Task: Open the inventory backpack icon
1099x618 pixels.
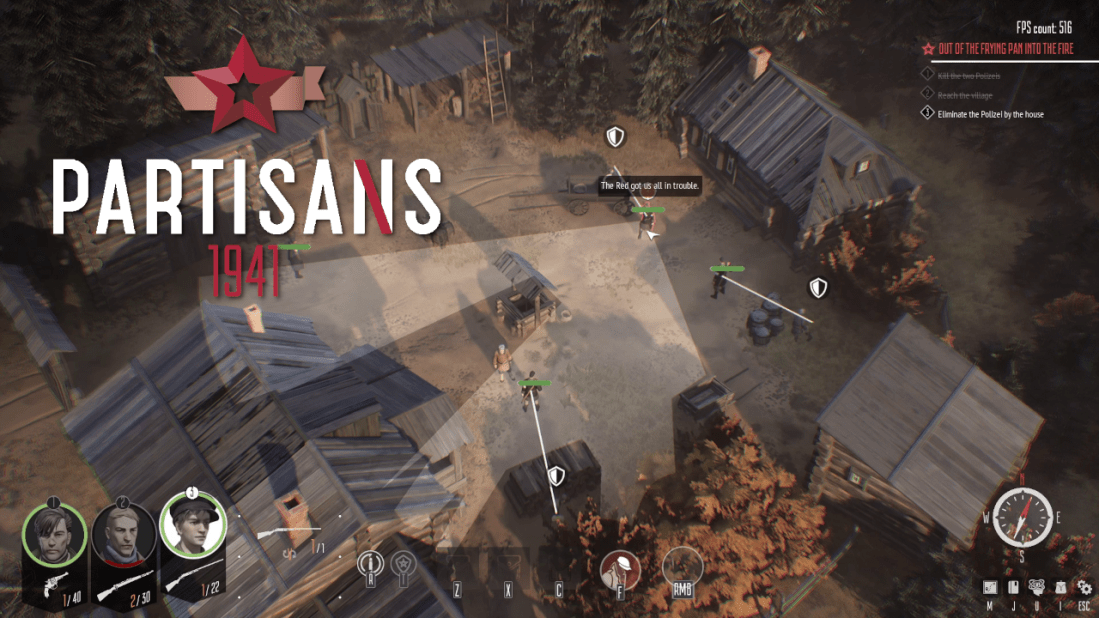Action: pyautogui.click(x=1059, y=588)
